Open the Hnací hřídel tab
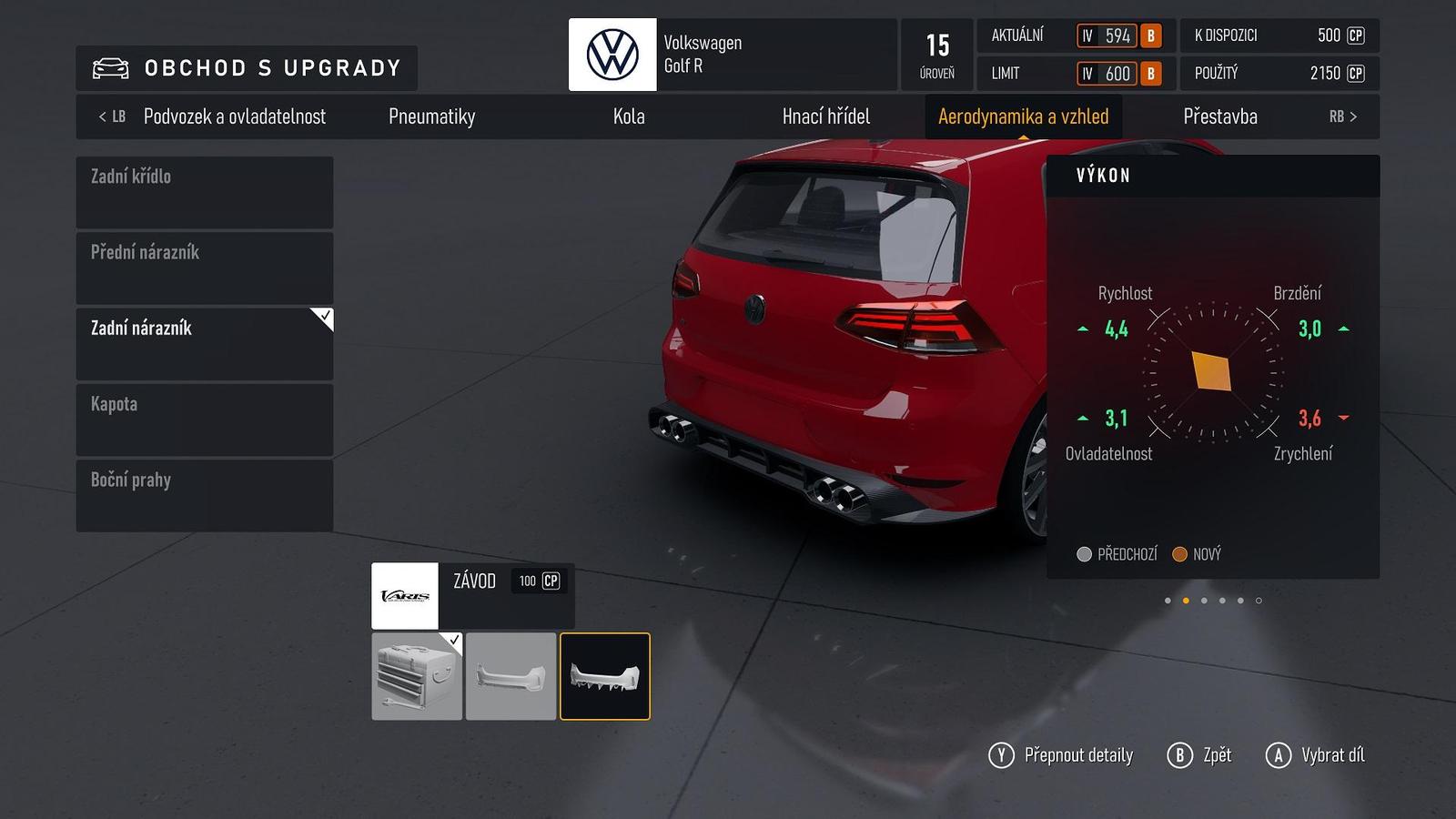The height and width of the screenshot is (819, 1456). tap(825, 116)
